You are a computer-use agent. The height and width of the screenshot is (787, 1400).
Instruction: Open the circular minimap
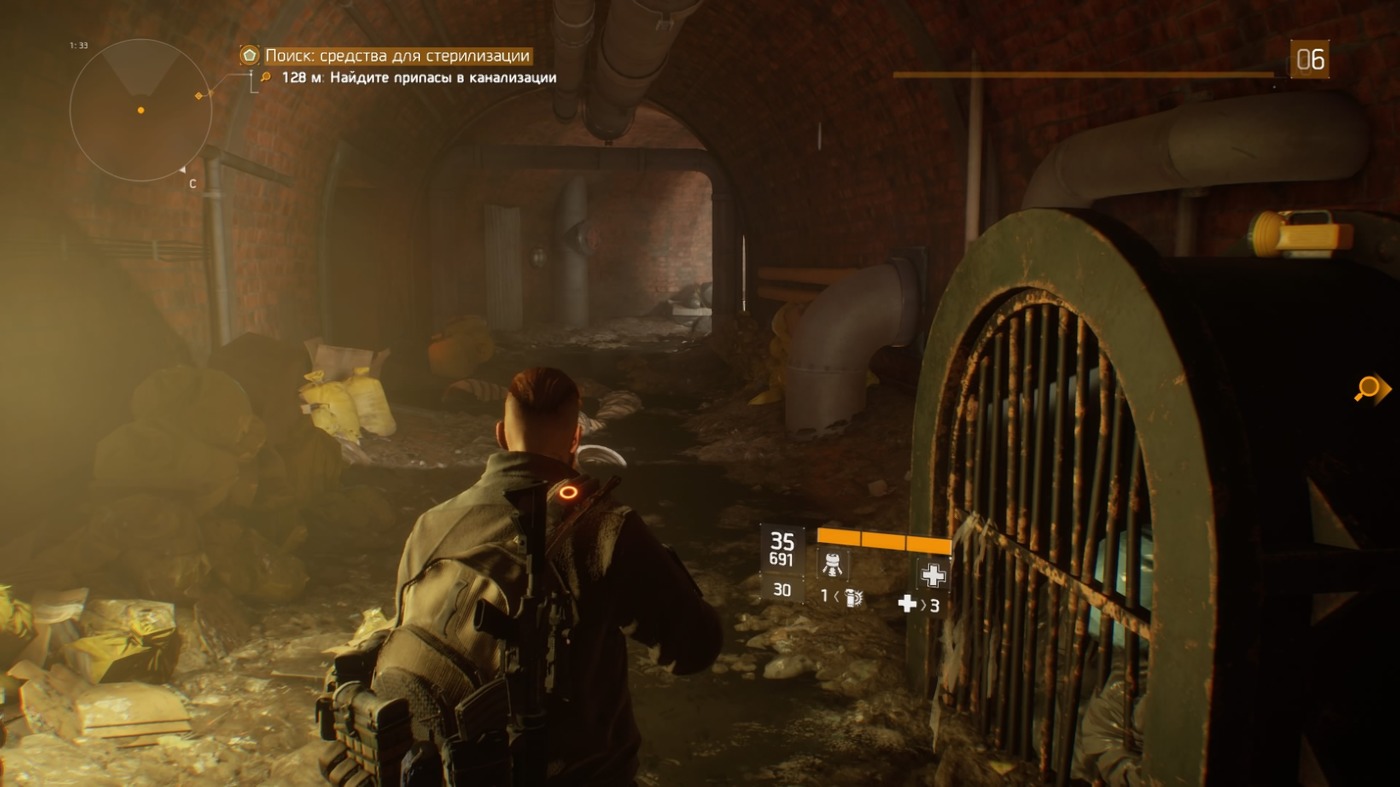click(140, 110)
